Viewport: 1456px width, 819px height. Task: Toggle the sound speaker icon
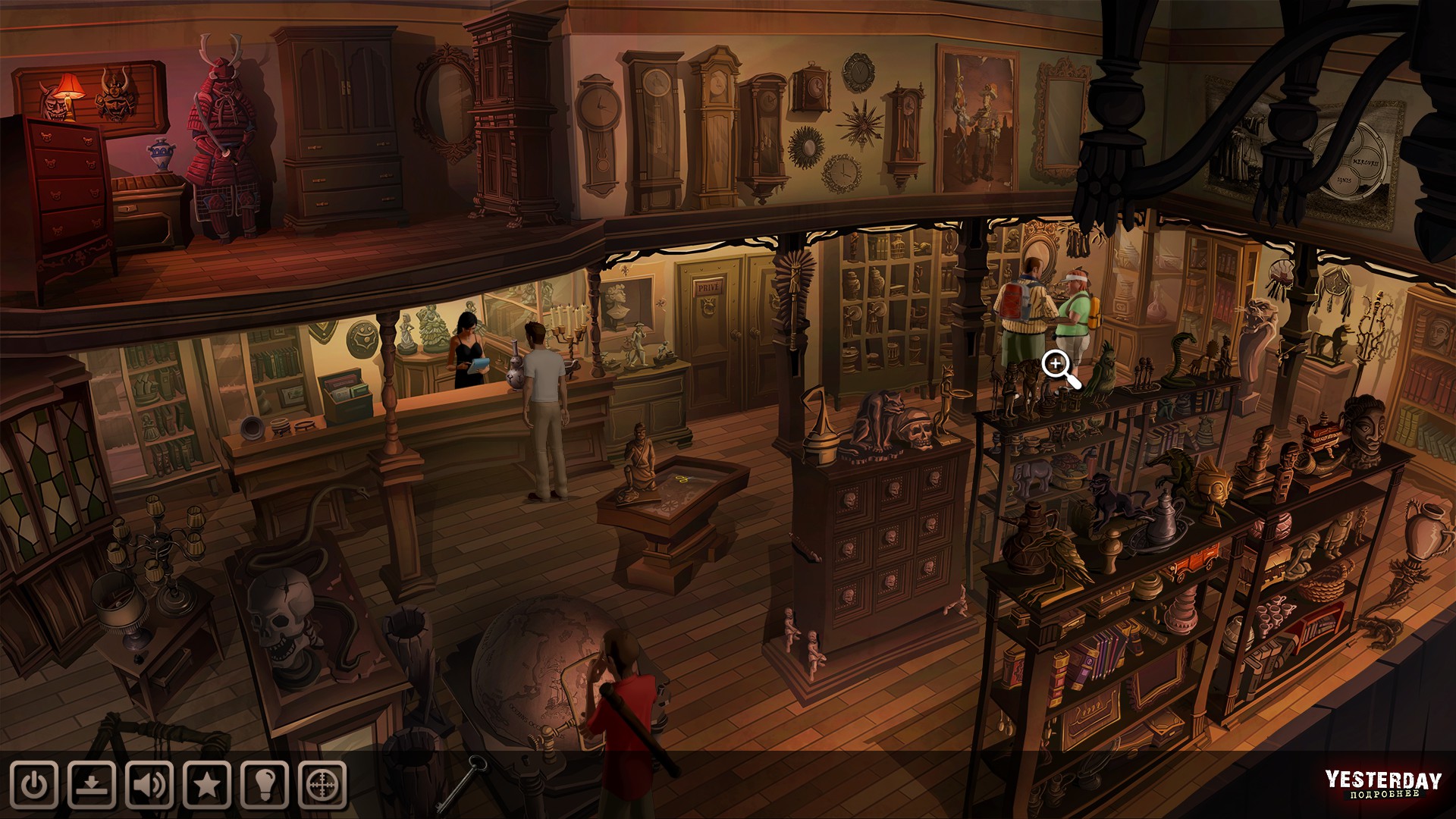(149, 785)
